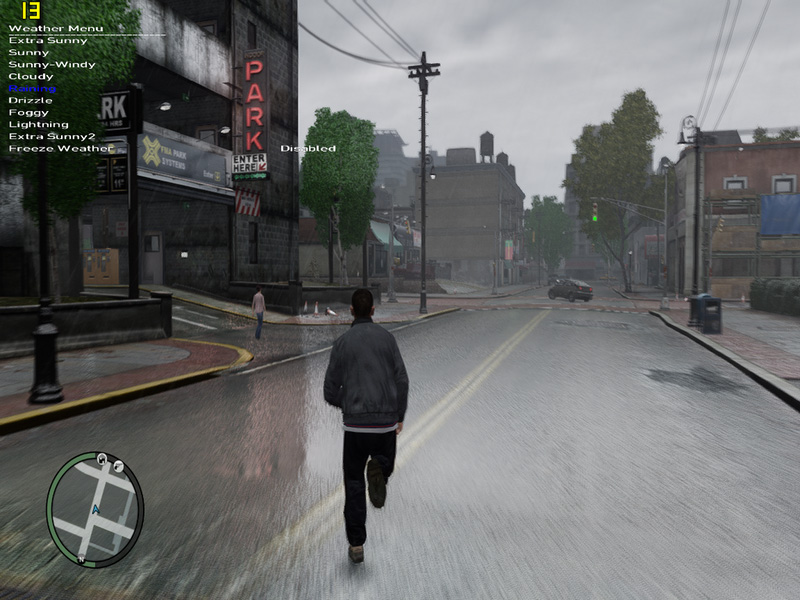Toggle the Freeze Weather option
The height and width of the screenshot is (600, 800).
click(x=60, y=148)
